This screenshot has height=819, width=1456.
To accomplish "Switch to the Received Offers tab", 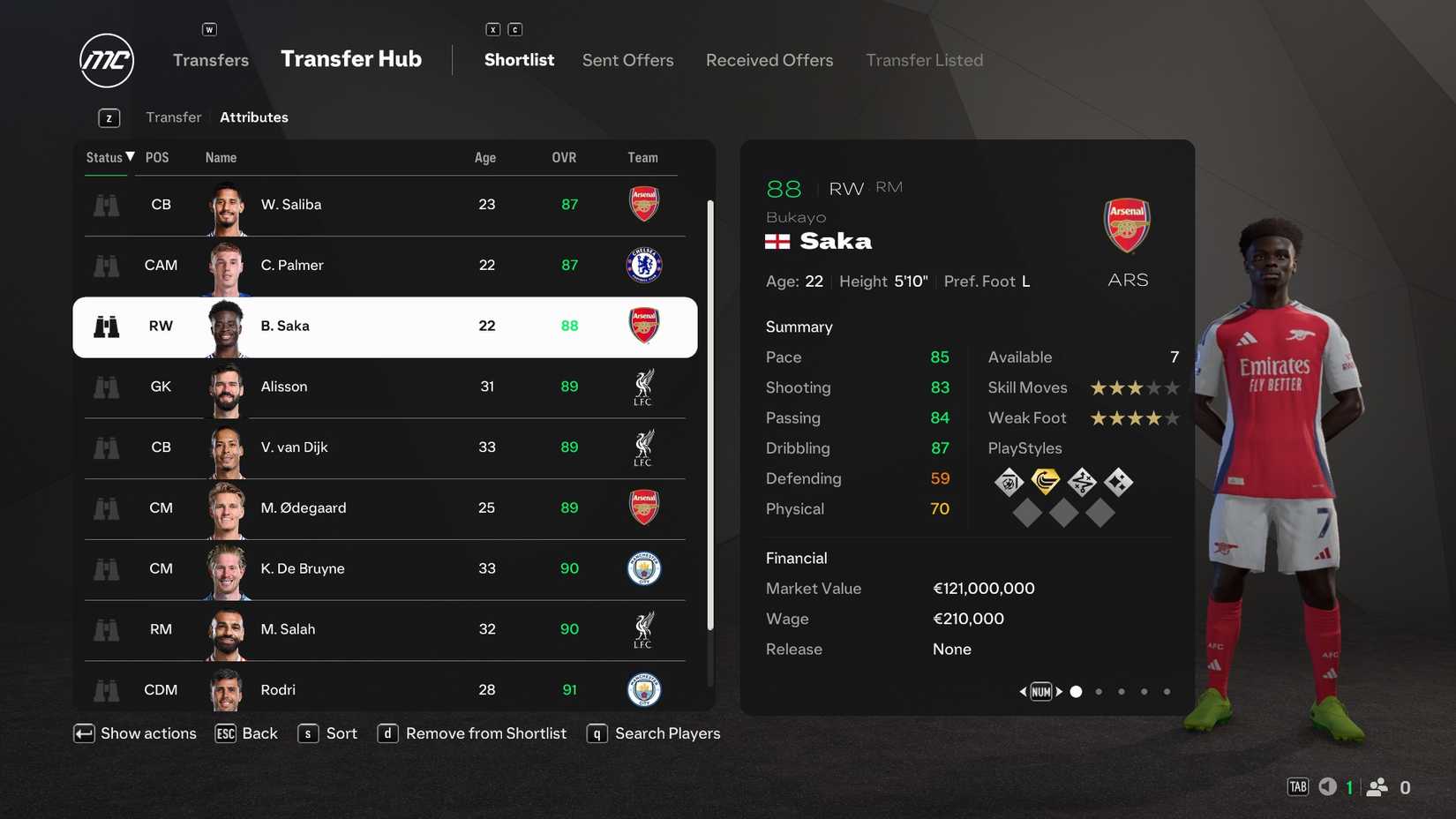I will [769, 60].
